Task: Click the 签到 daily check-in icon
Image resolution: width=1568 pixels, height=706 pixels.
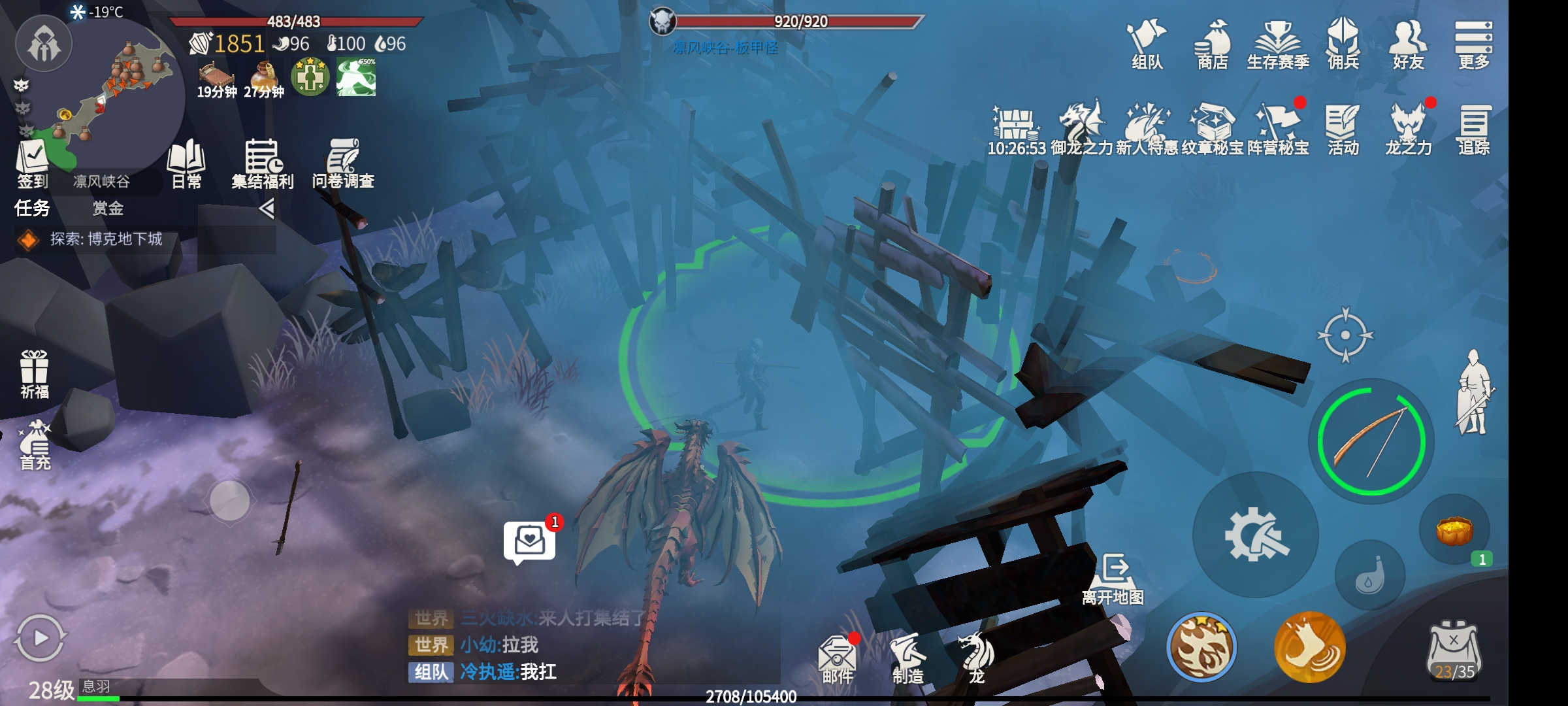Action: coord(33,163)
